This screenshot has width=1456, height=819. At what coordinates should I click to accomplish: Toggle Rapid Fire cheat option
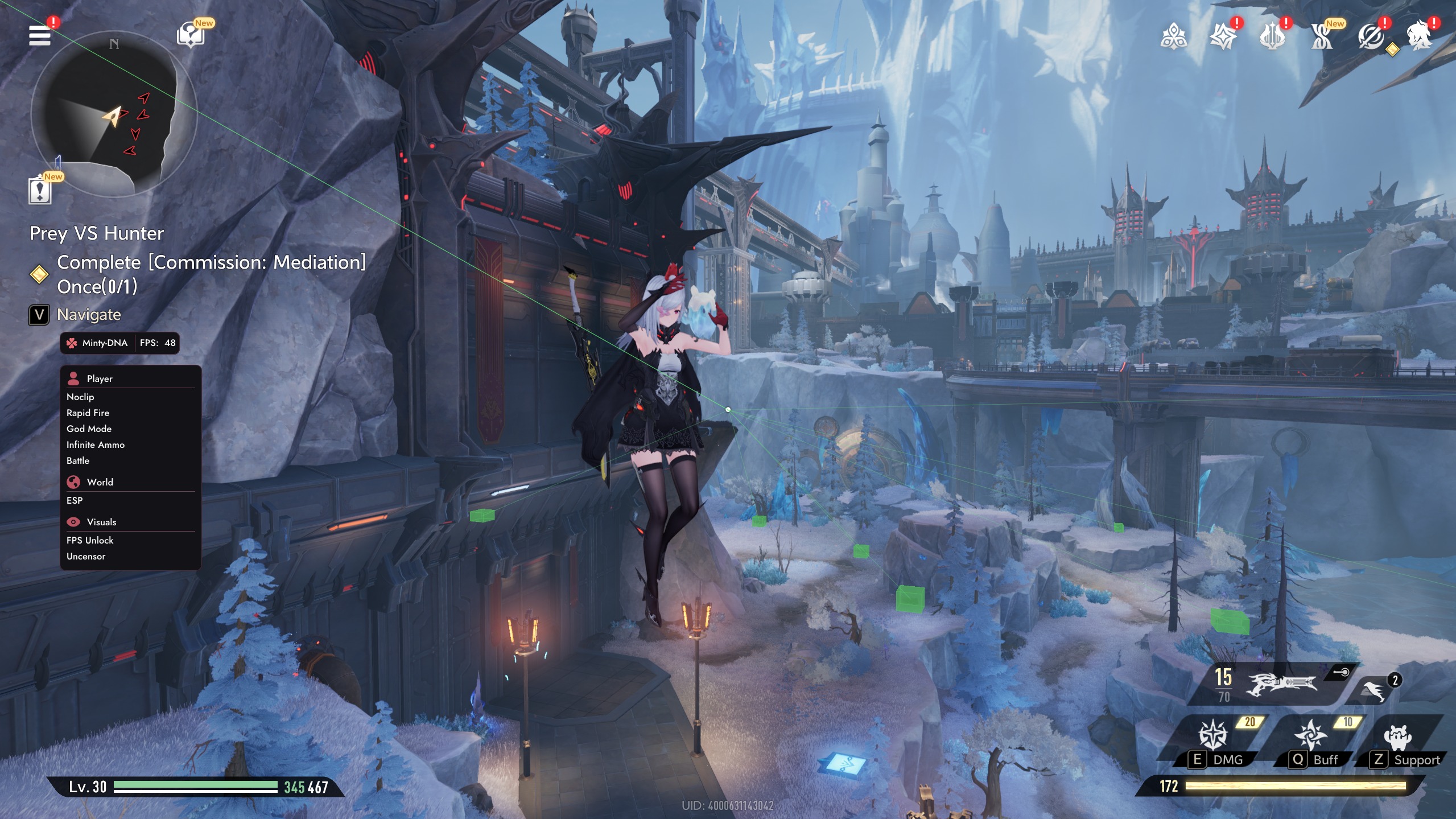(88, 413)
